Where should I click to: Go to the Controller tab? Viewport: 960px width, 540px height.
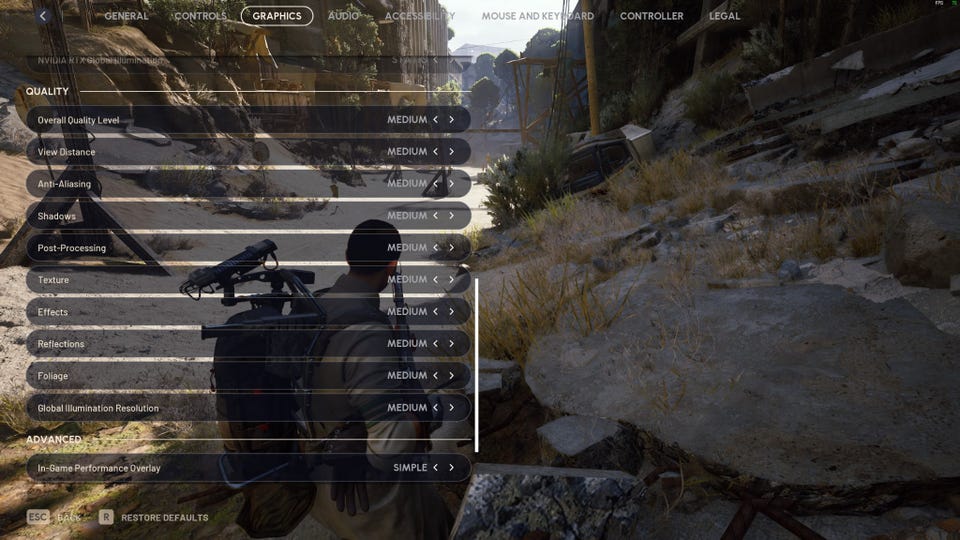point(651,16)
